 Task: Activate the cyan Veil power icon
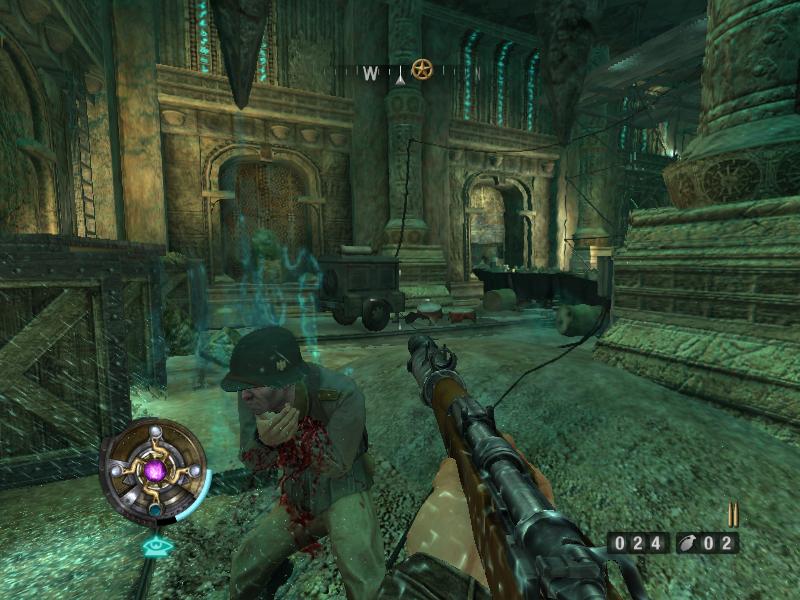[154, 547]
